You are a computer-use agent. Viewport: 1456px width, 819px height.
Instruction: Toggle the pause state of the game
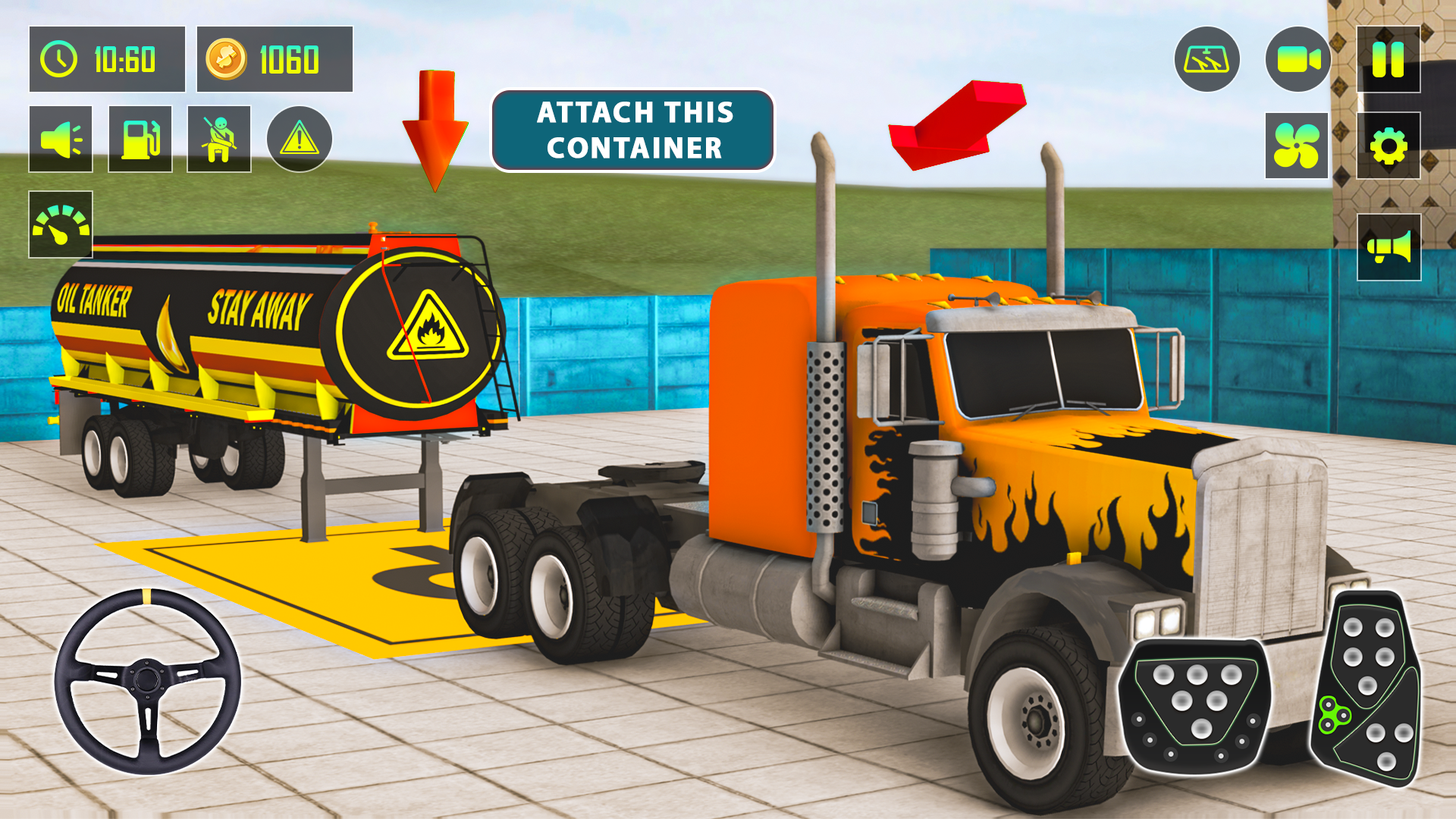click(x=1389, y=57)
